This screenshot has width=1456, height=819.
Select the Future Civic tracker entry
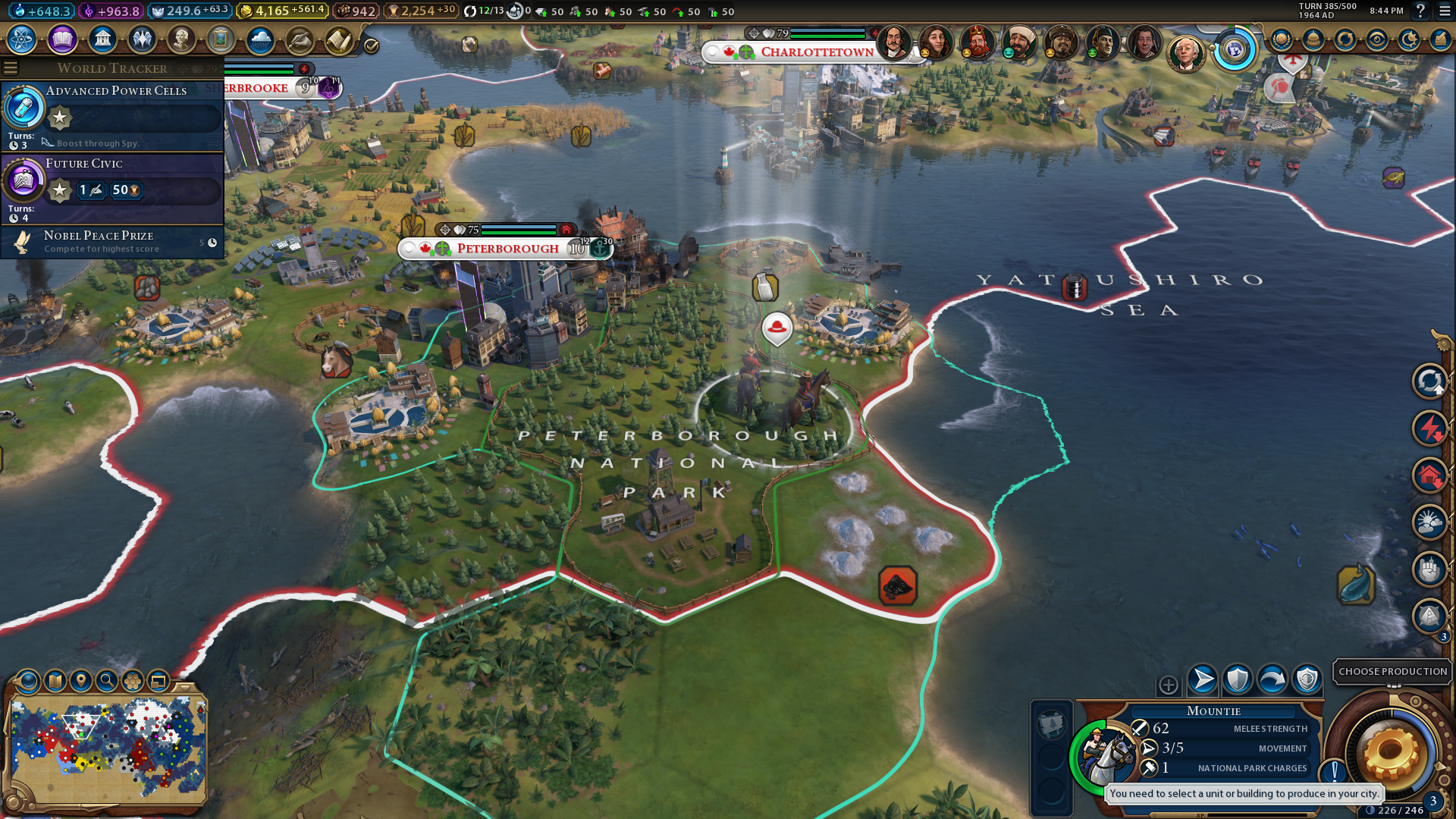coord(114,187)
